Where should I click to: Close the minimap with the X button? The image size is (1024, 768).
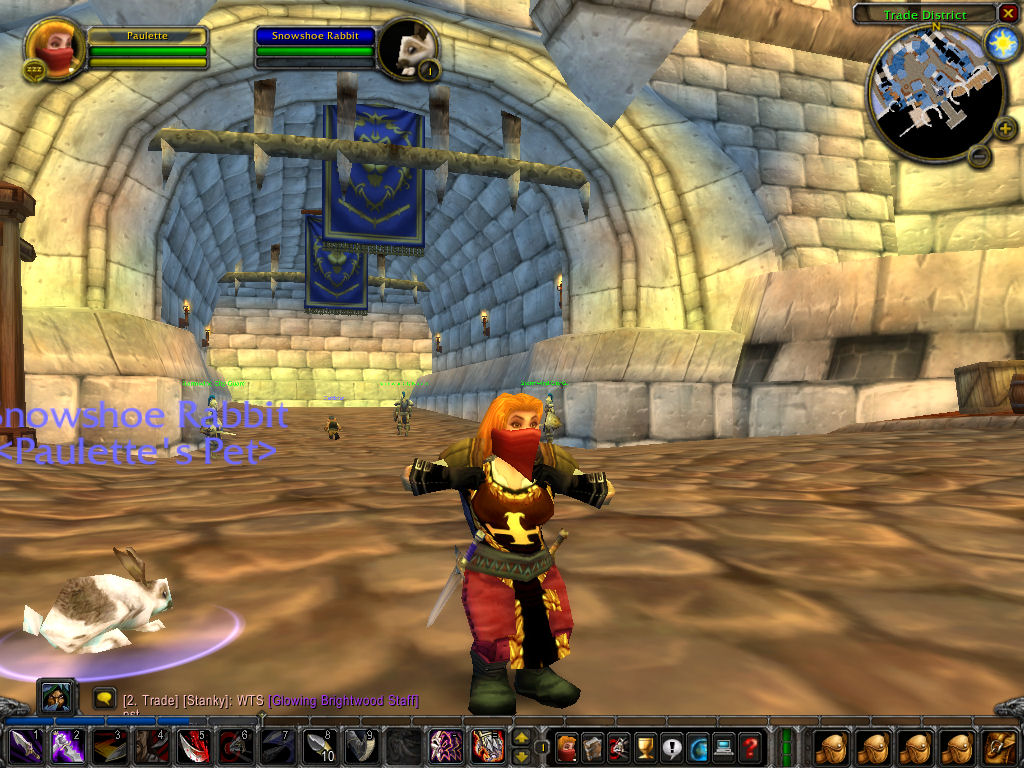pyautogui.click(x=1007, y=14)
